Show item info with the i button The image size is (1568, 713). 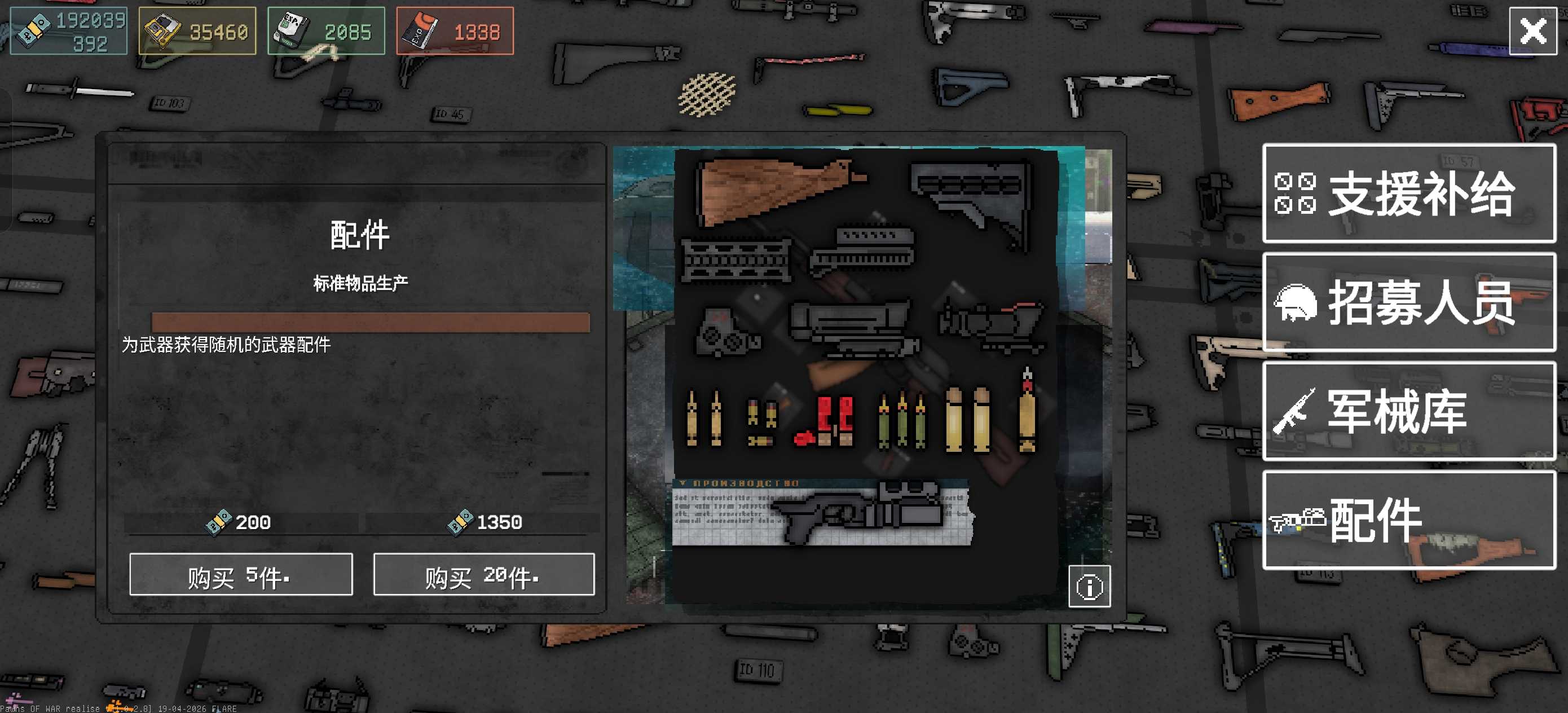tap(1089, 586)
